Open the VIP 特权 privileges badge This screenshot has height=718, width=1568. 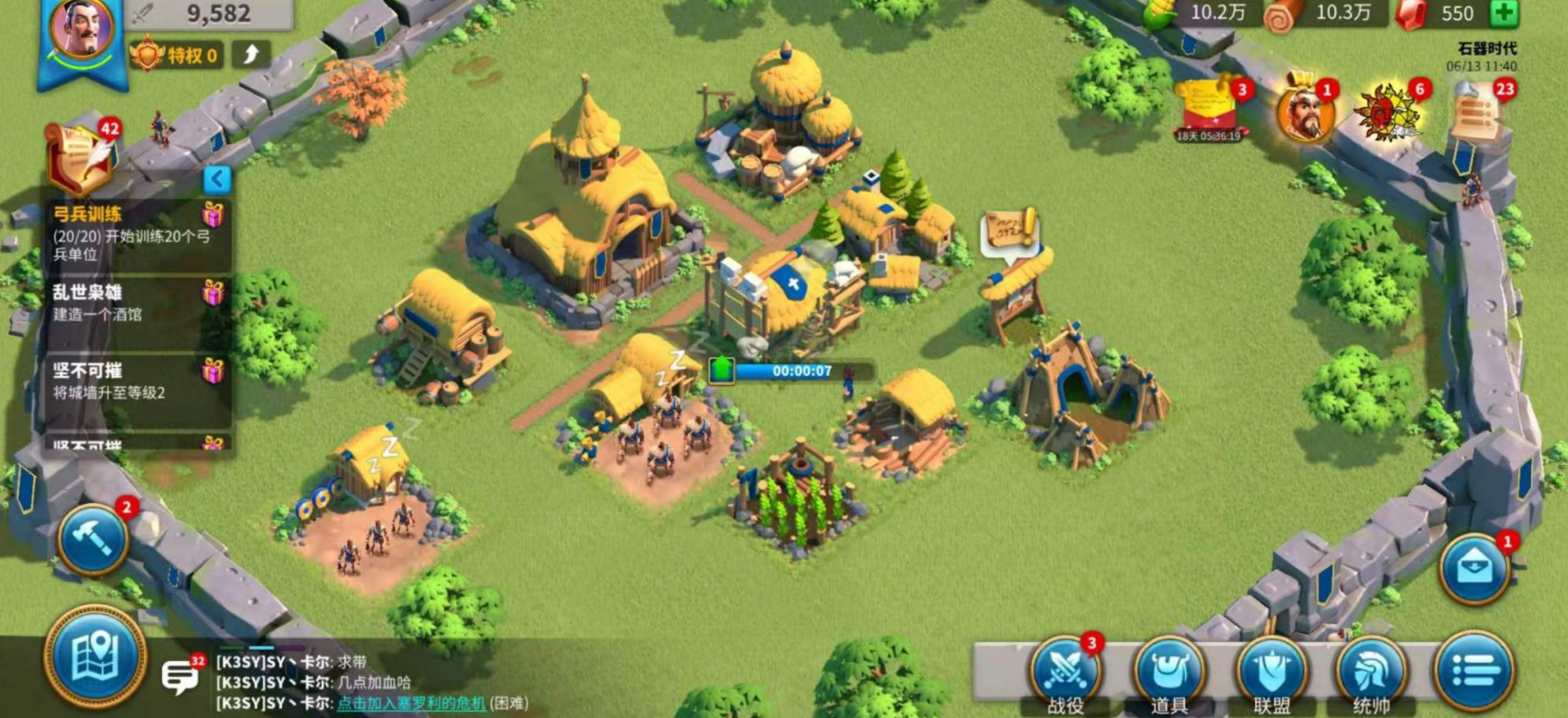176,56
